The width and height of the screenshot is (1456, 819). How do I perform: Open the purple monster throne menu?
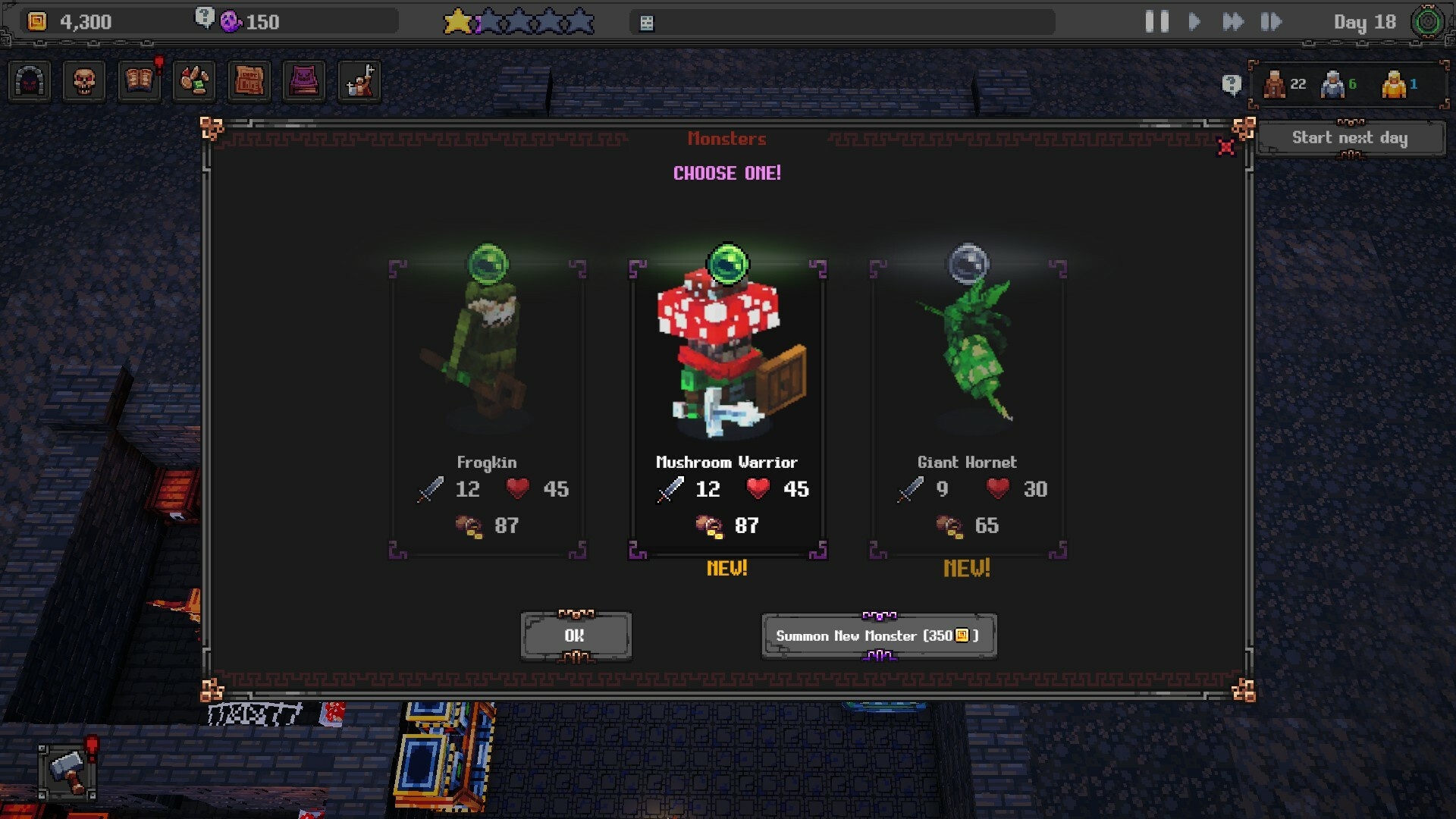point(303,81)
